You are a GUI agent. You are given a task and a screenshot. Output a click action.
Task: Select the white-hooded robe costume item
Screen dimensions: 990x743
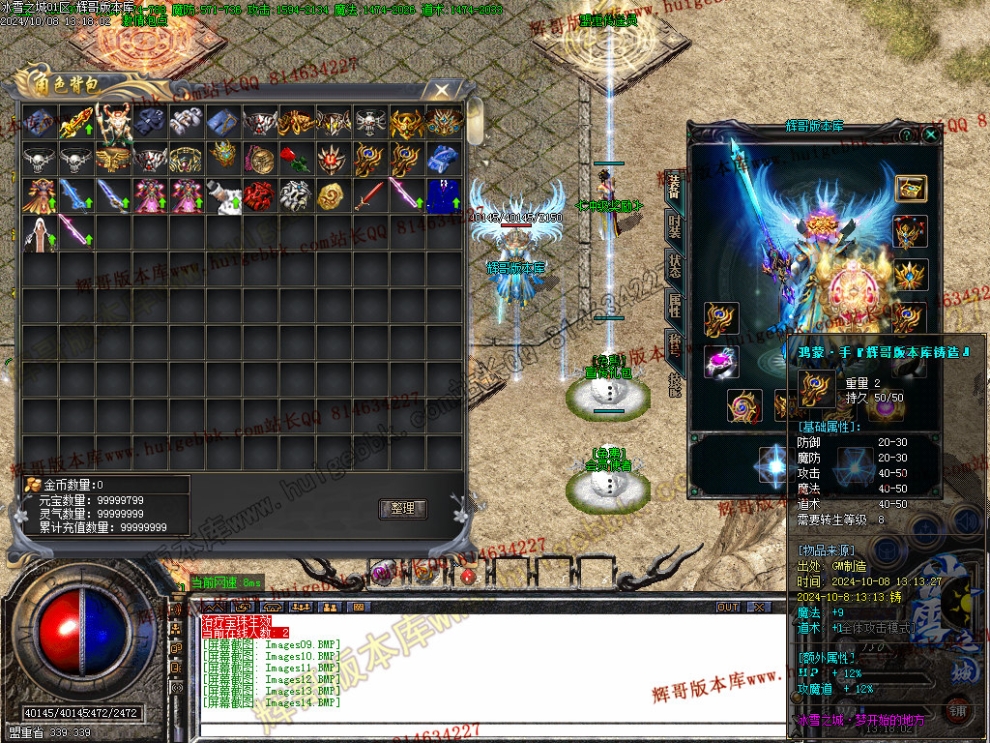click(40, 232)
